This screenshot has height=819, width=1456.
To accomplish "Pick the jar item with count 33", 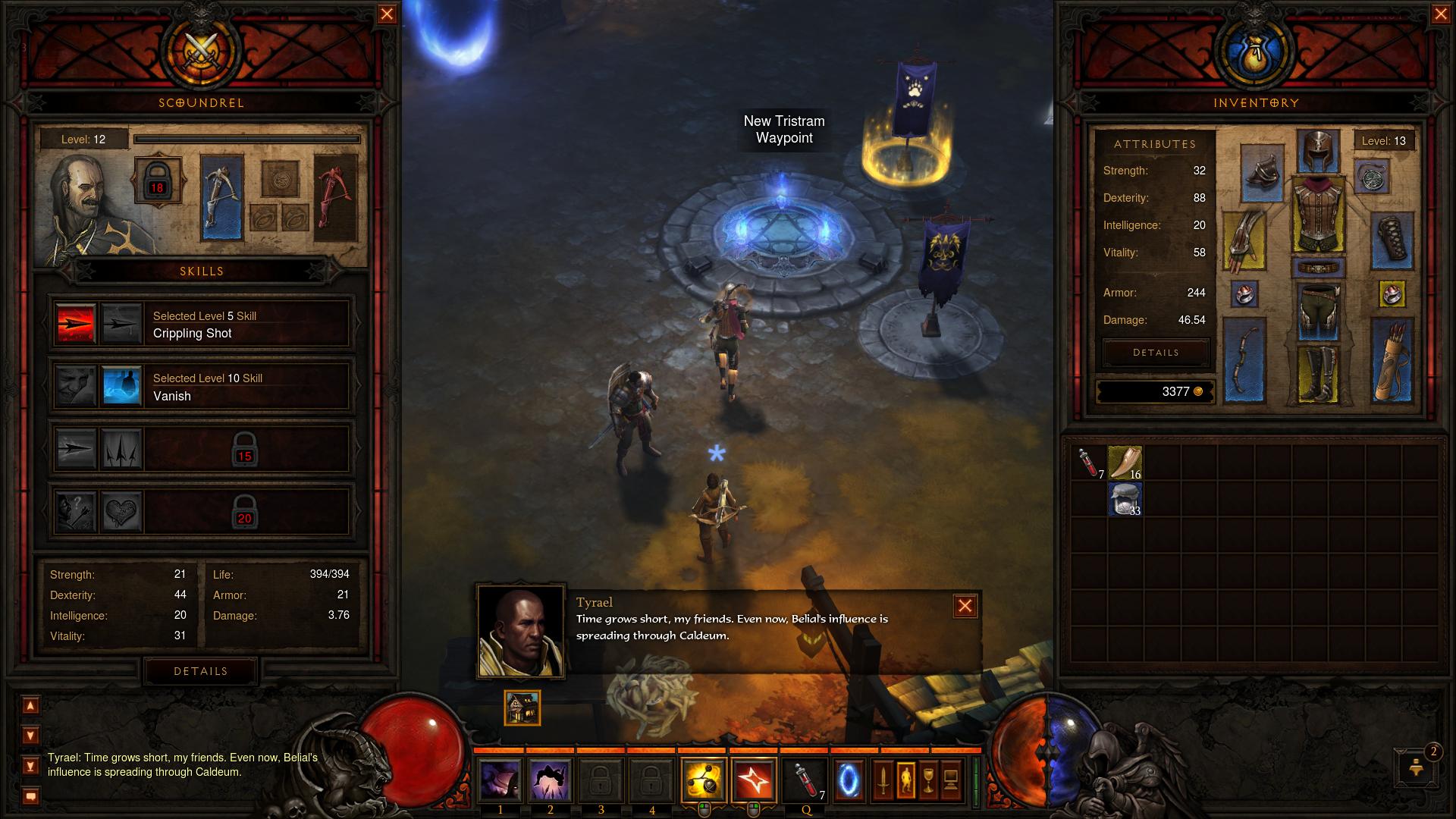I will (1125, 500).
